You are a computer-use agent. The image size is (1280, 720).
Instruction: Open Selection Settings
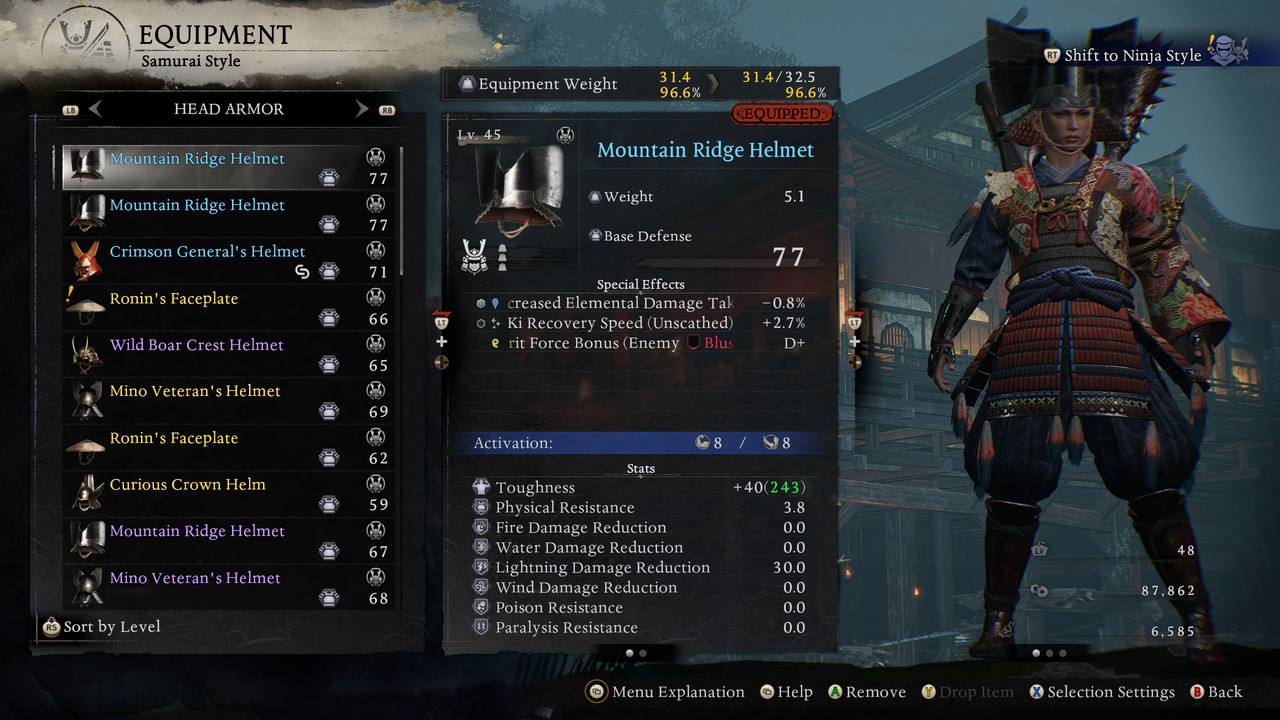point(1101,692)
